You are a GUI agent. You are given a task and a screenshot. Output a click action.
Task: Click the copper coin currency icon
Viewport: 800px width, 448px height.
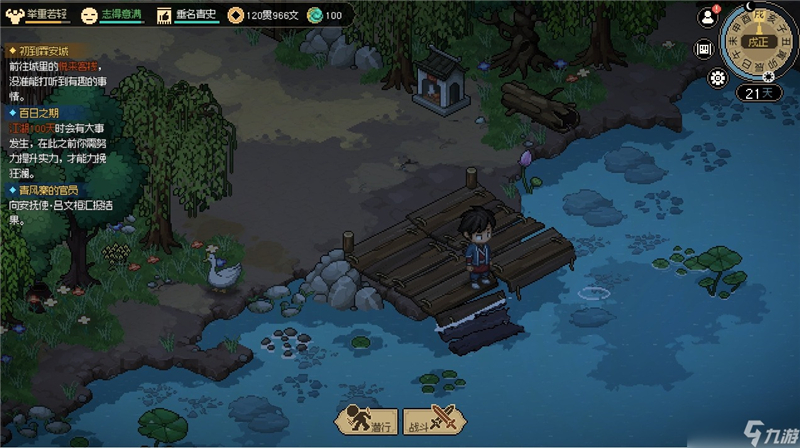click(234, 15)
